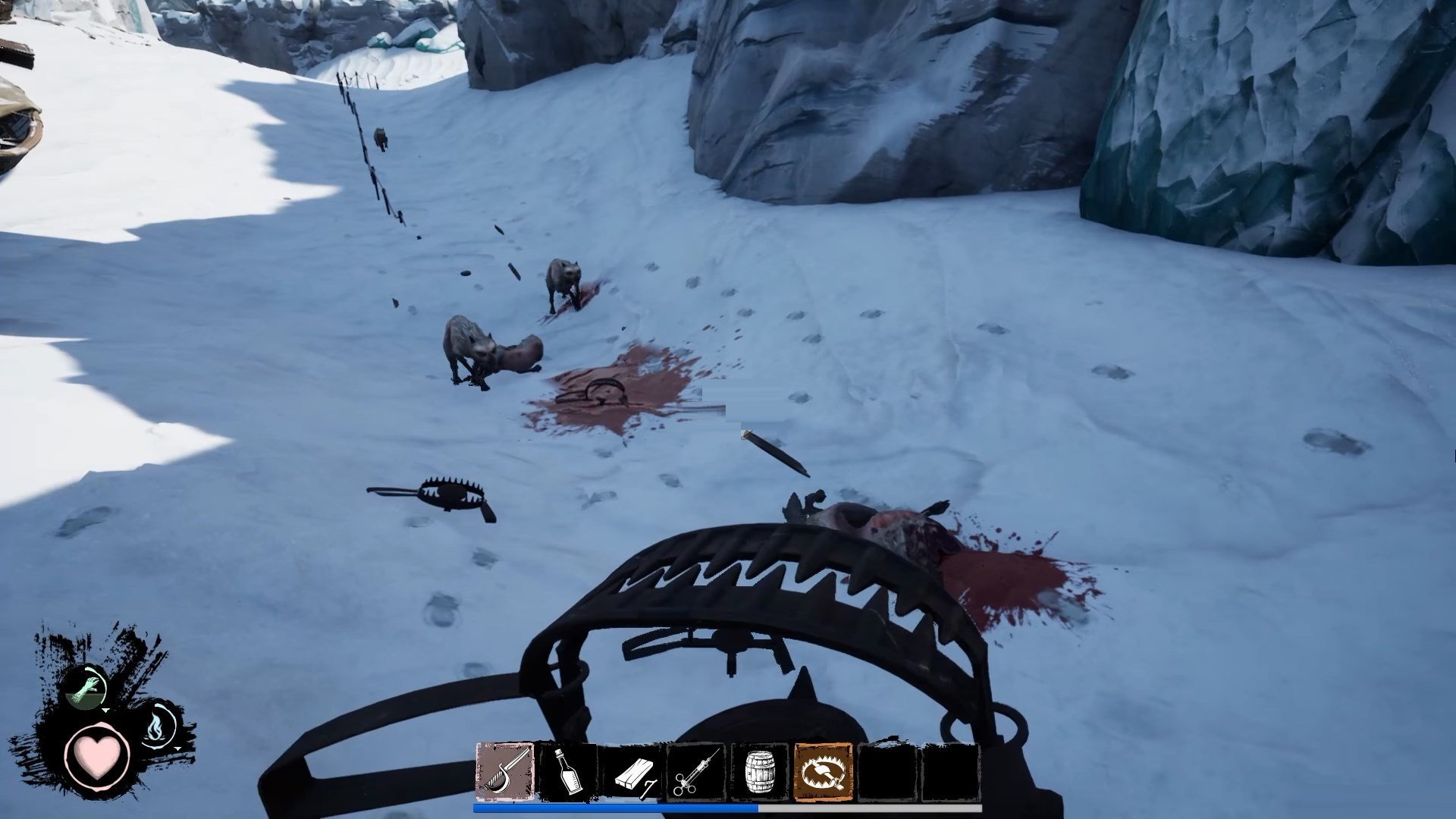Select the wooden planks slot

point(632,771)
